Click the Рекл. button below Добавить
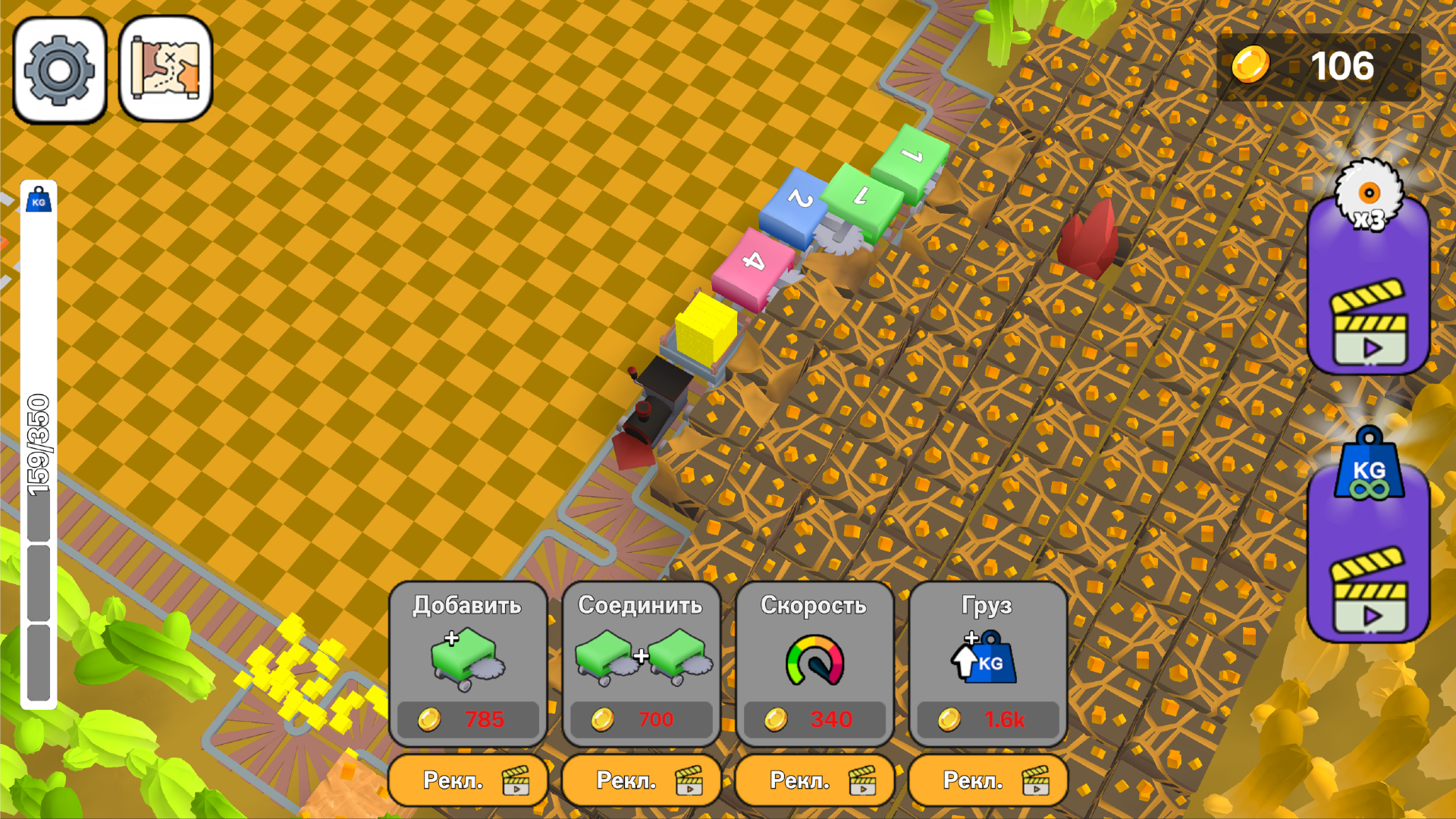The height and width of the screenshot is (819, 1456). click(x=467, y=780)
